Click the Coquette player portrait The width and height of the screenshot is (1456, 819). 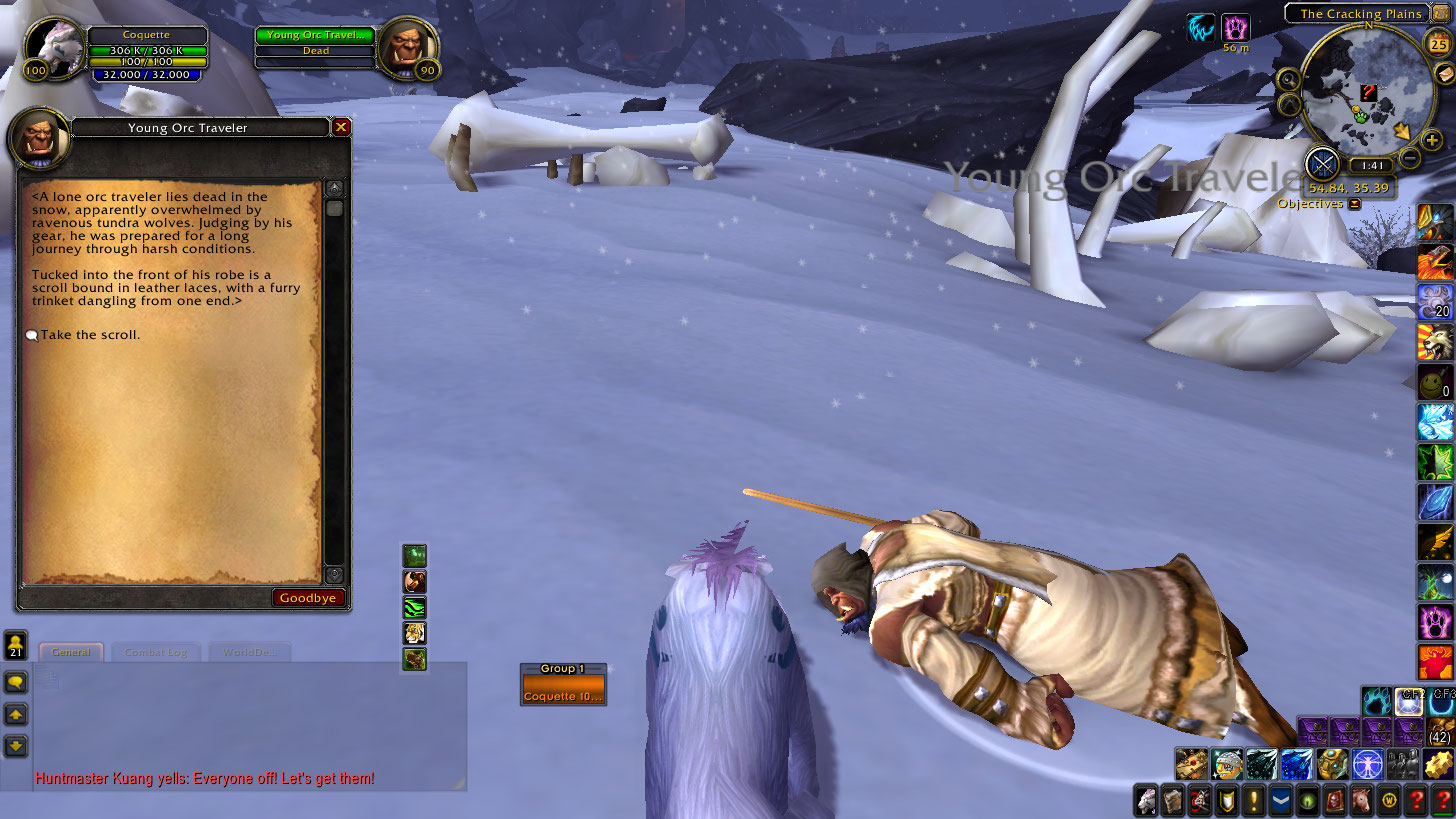(50, 48)
